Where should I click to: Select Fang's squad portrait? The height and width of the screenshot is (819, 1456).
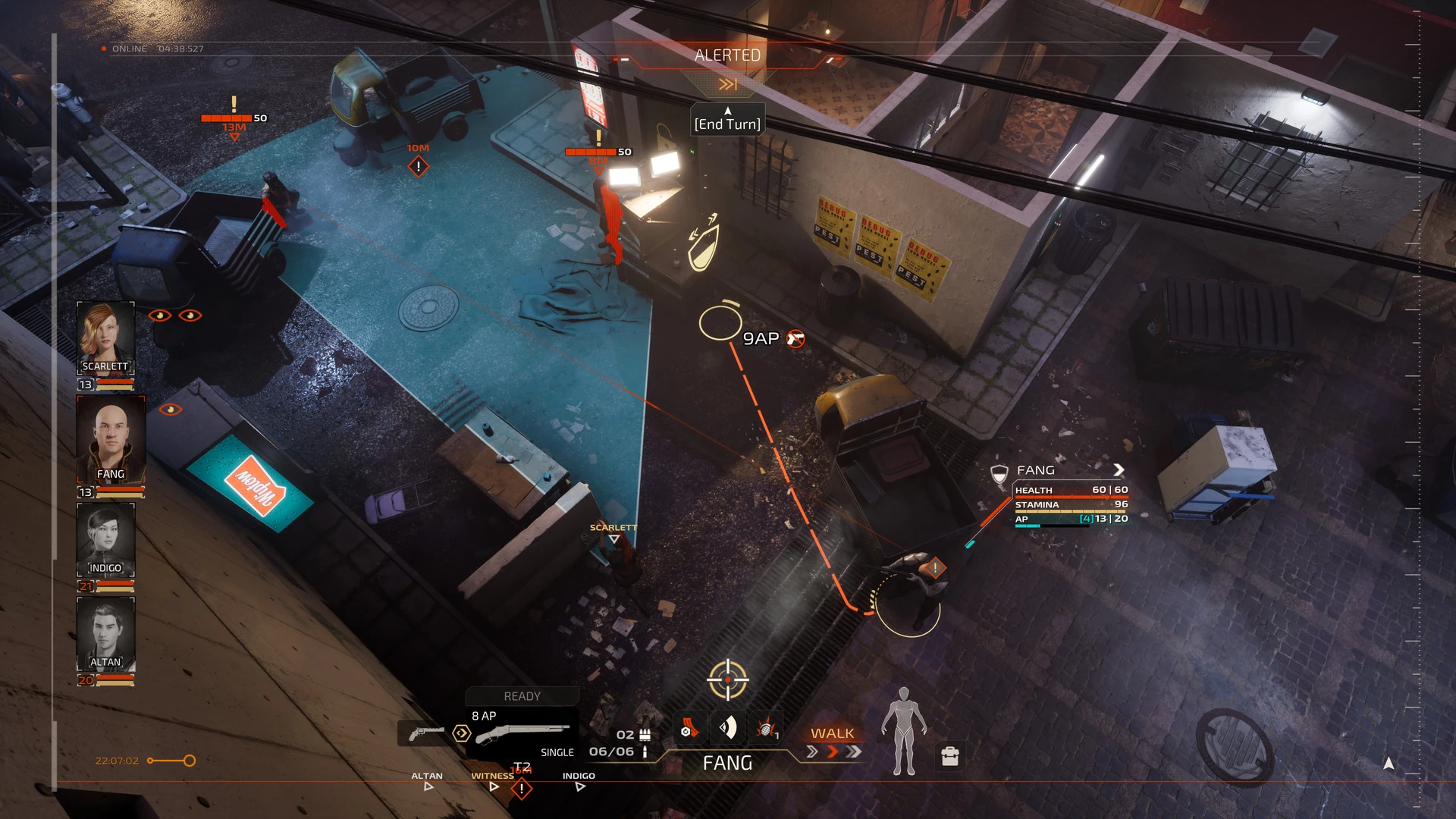(111, 438)
